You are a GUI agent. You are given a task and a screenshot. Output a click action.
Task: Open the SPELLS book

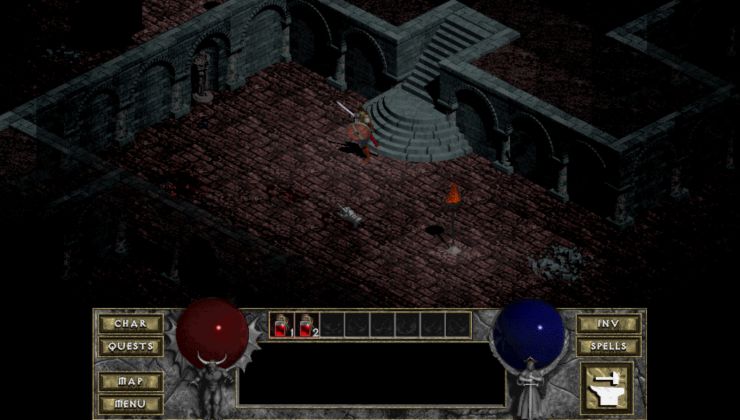pos(608,346)
